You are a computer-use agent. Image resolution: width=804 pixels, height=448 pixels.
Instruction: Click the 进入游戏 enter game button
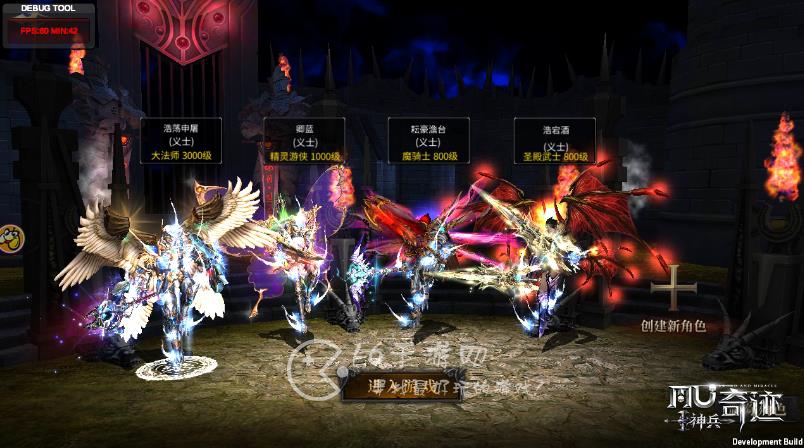(x=401, y=386)
